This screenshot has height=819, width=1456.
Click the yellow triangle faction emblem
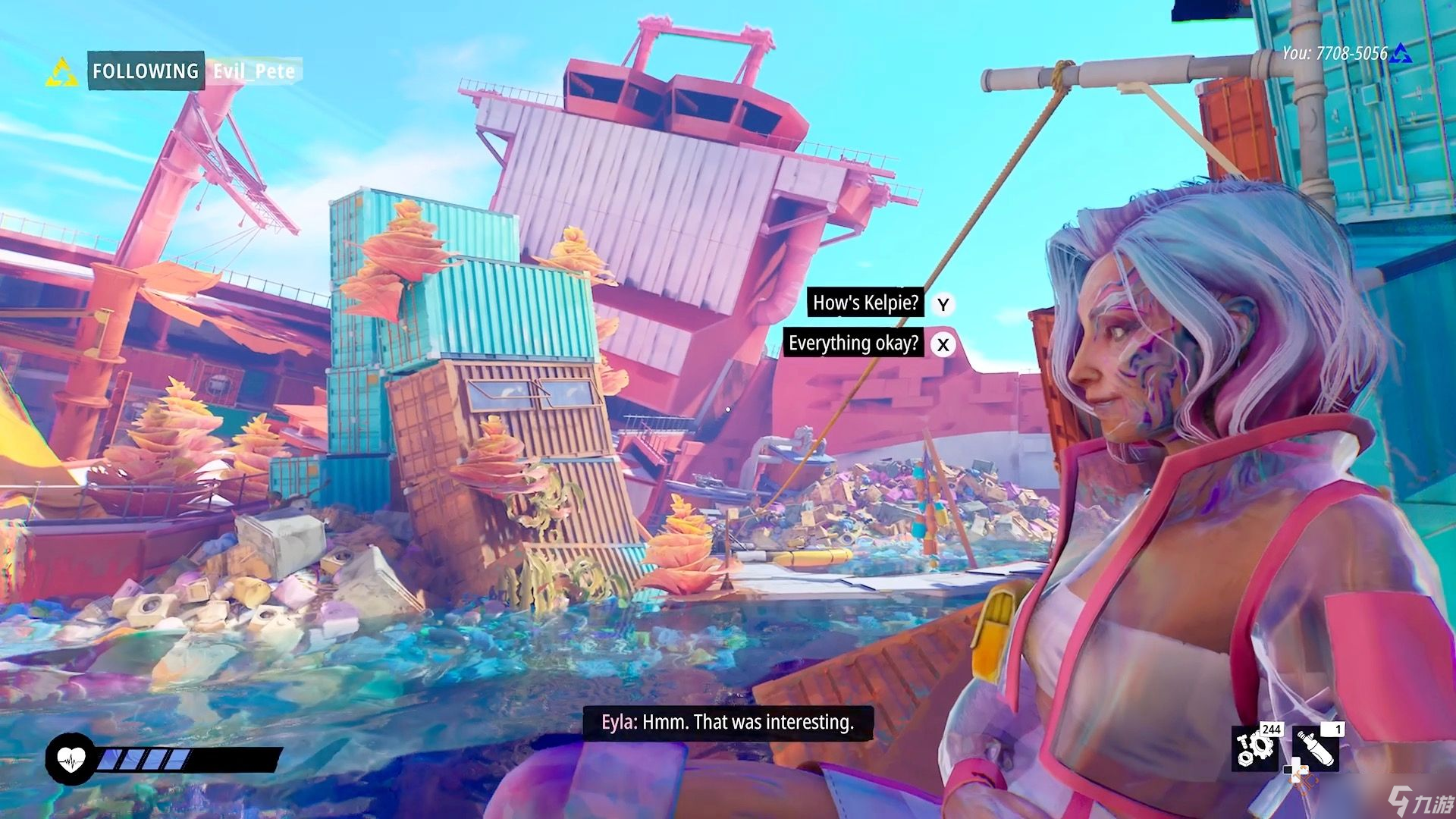(62, 73)
